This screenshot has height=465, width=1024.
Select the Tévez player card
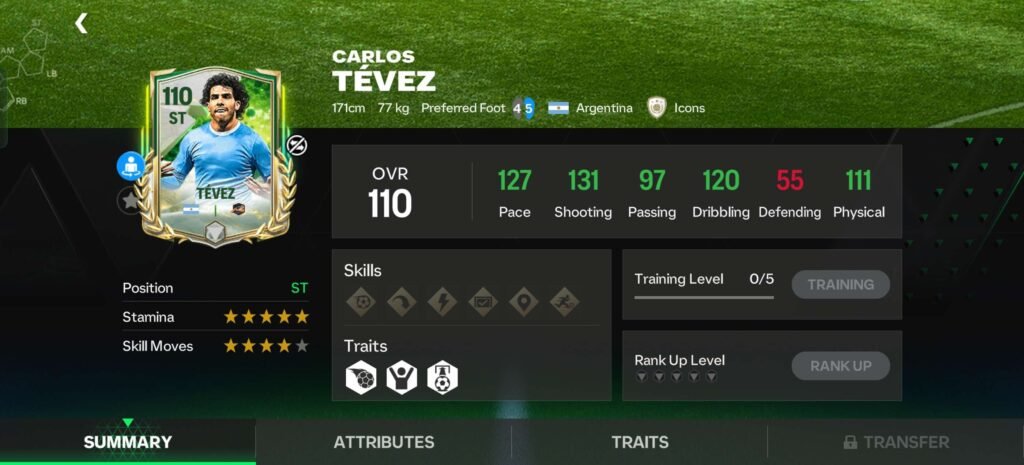click(x=217, y=155)
